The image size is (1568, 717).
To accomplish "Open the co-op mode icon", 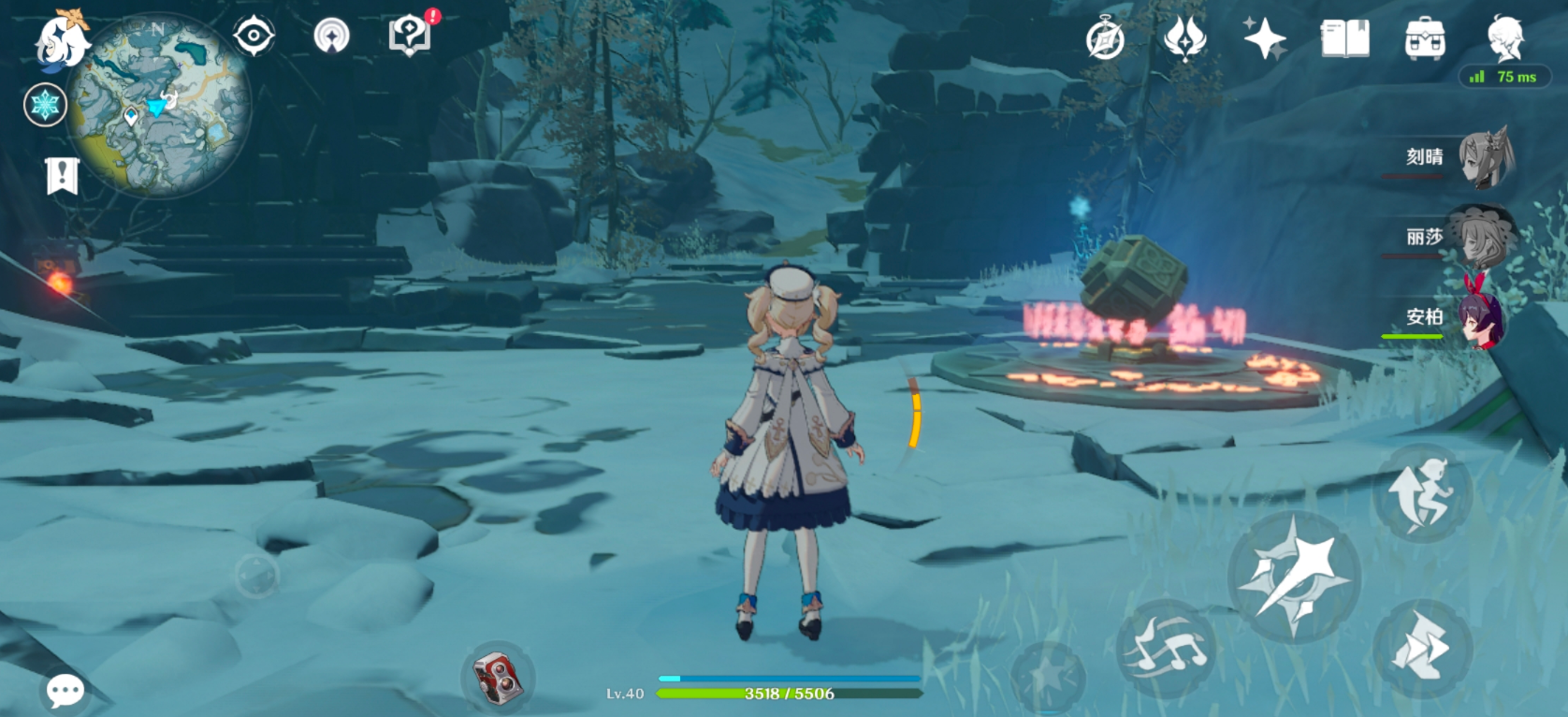I will click(x=331, y=37).
